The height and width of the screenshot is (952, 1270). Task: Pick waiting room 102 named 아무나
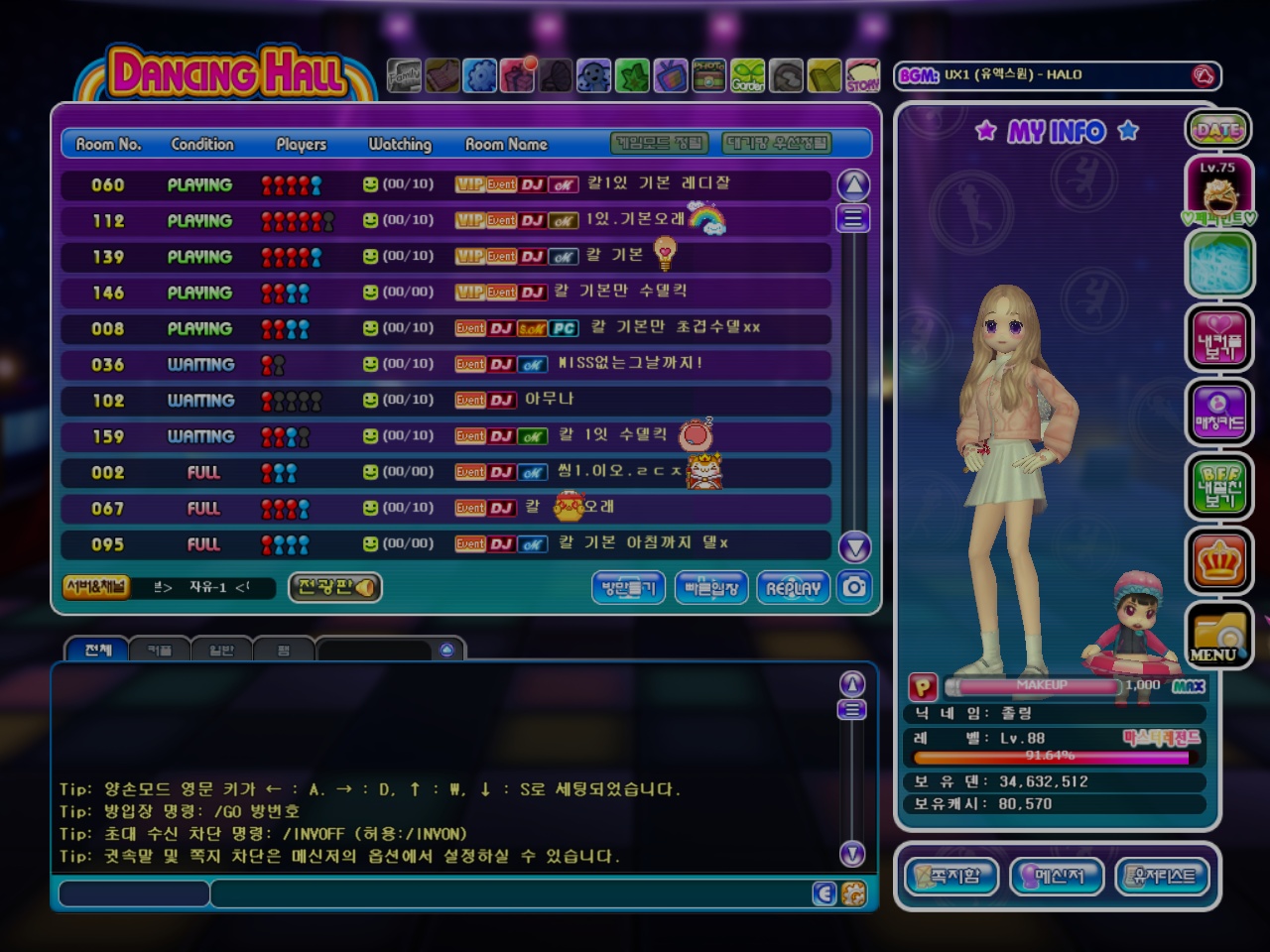(444, 401)
